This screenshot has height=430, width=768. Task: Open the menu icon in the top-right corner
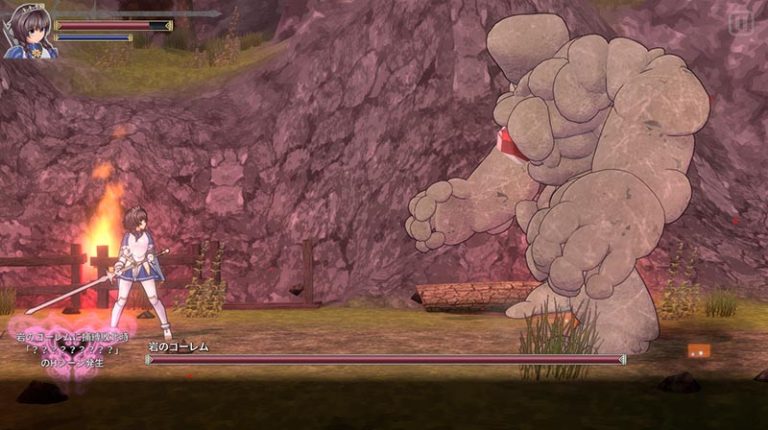(x=740, y=22)
